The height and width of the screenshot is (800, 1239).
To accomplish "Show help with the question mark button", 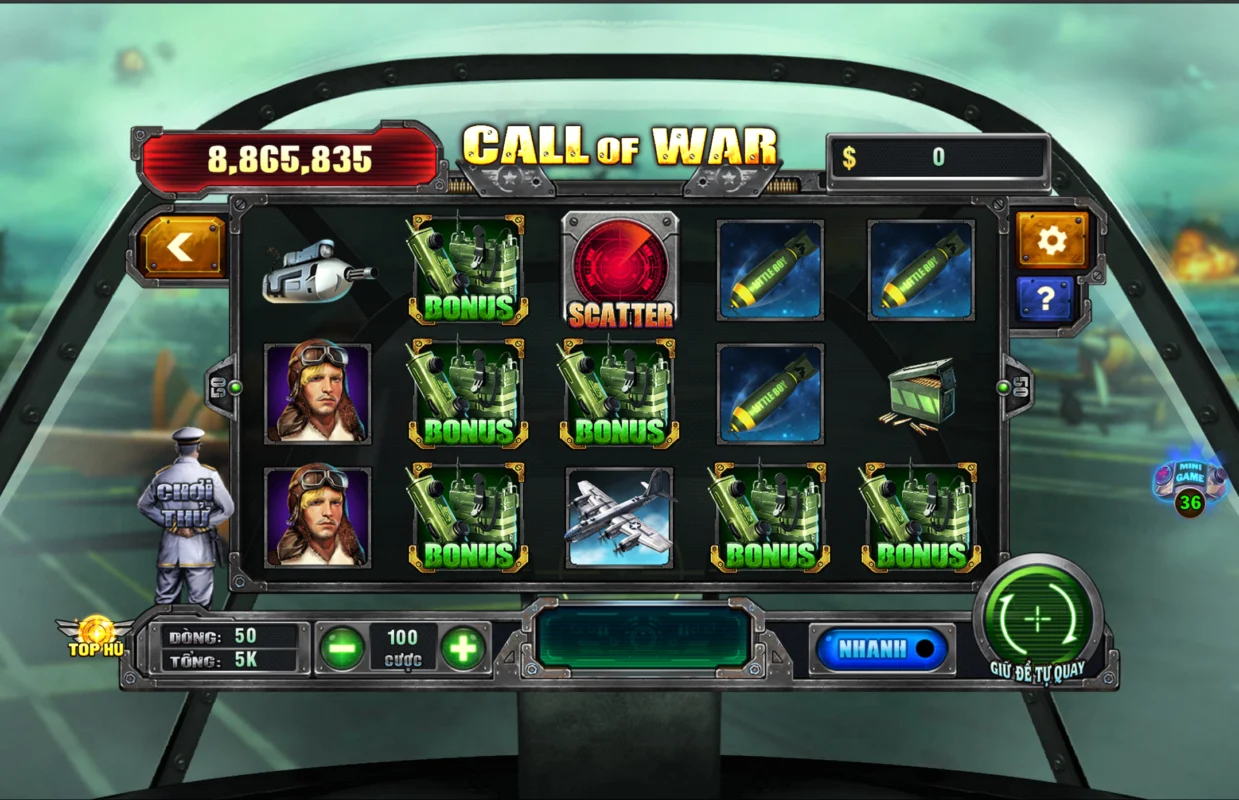I will coord(1045,299).
